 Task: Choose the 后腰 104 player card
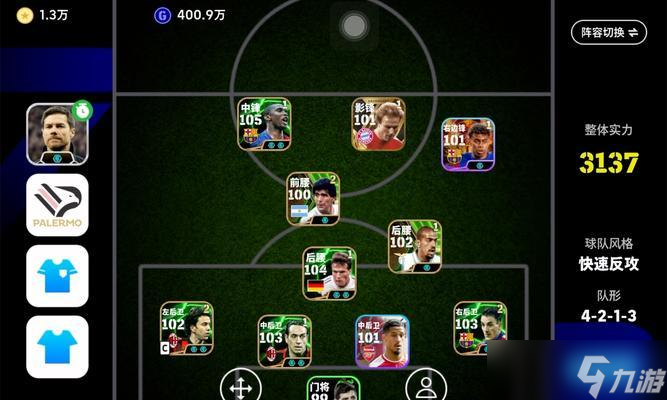tap(329, 273)
